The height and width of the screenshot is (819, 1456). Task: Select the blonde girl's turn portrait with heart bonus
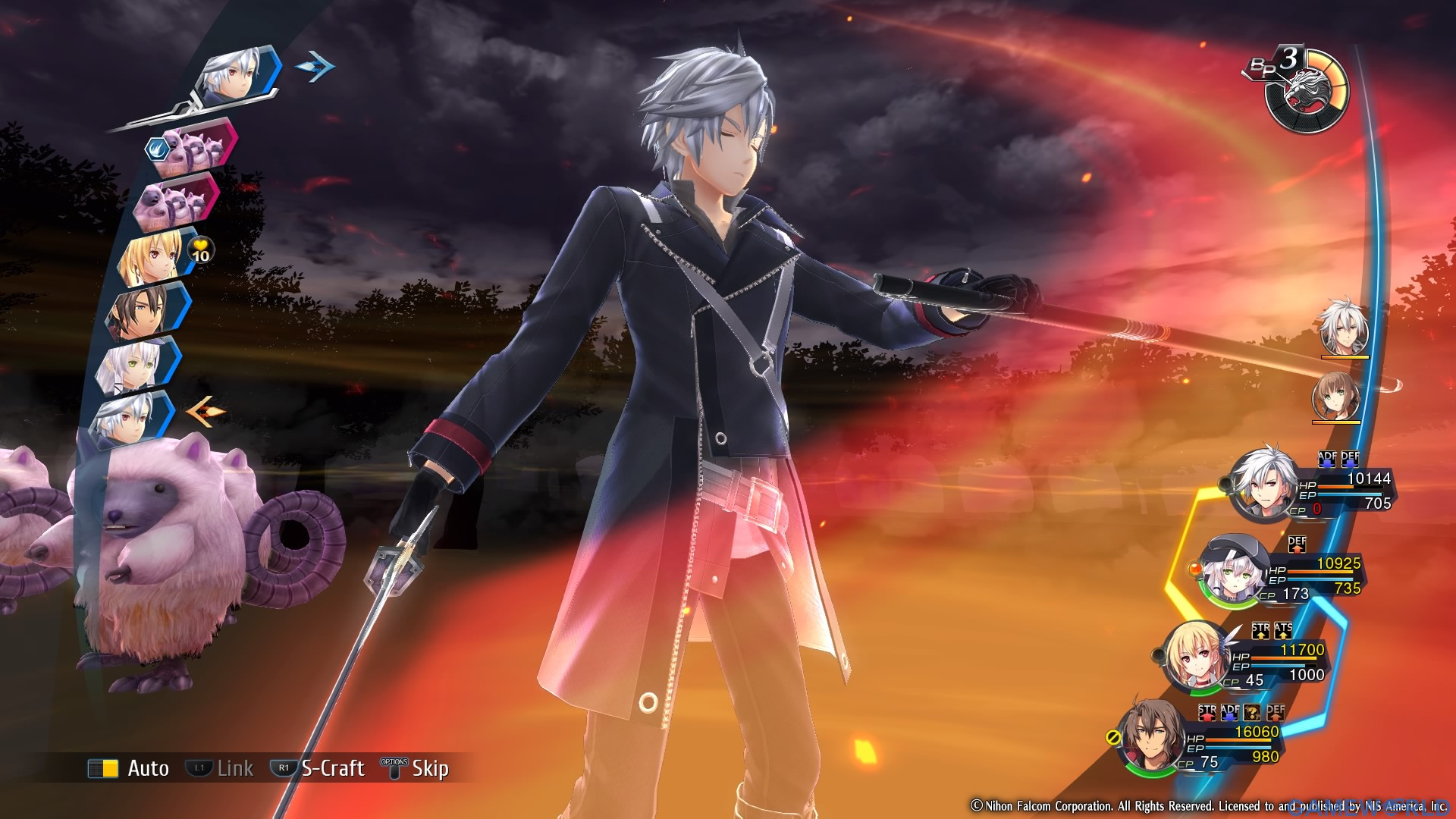[x=153, y=256]
